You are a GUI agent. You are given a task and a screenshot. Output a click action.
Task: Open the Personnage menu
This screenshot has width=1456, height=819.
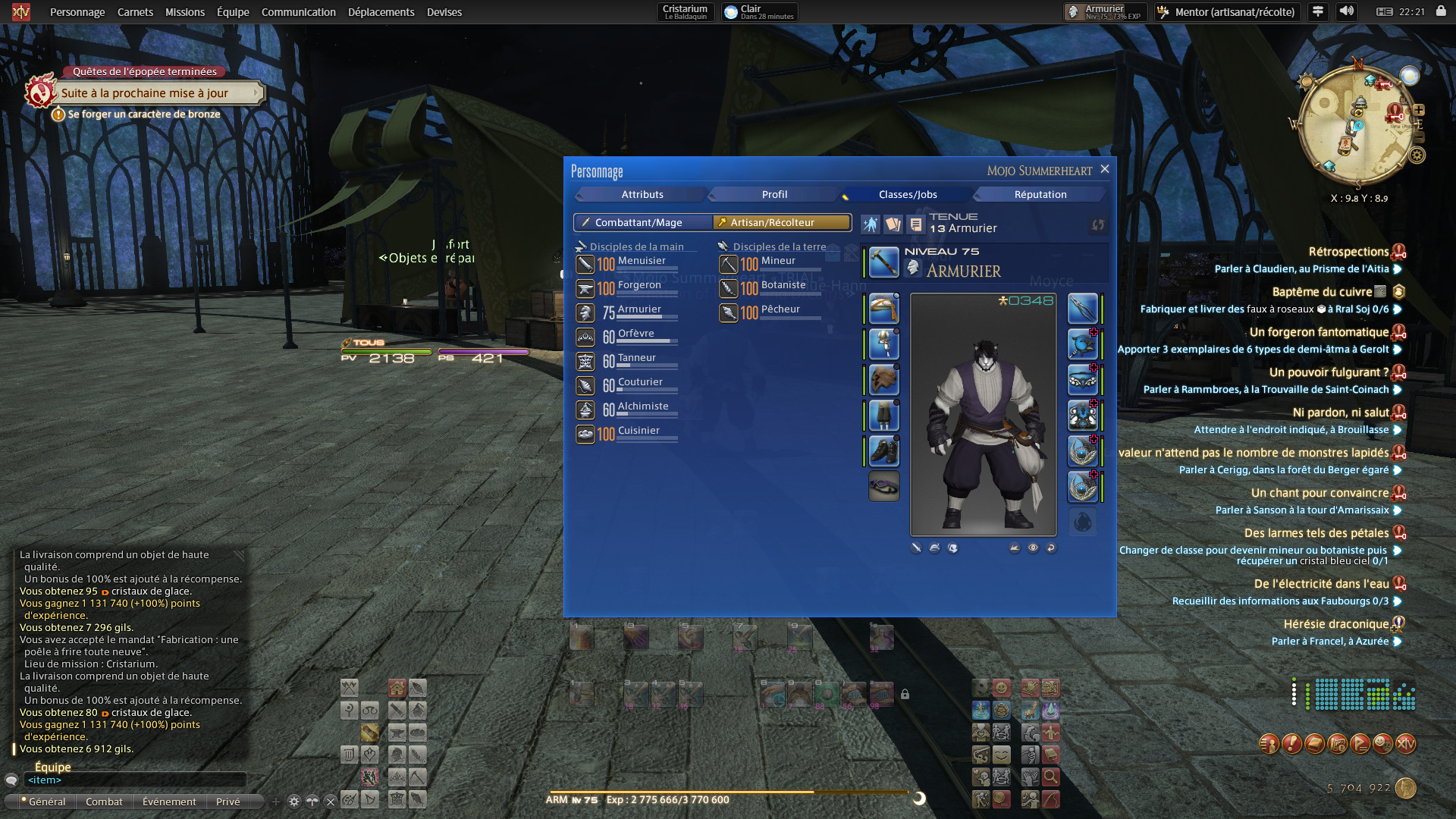(77, 12)
